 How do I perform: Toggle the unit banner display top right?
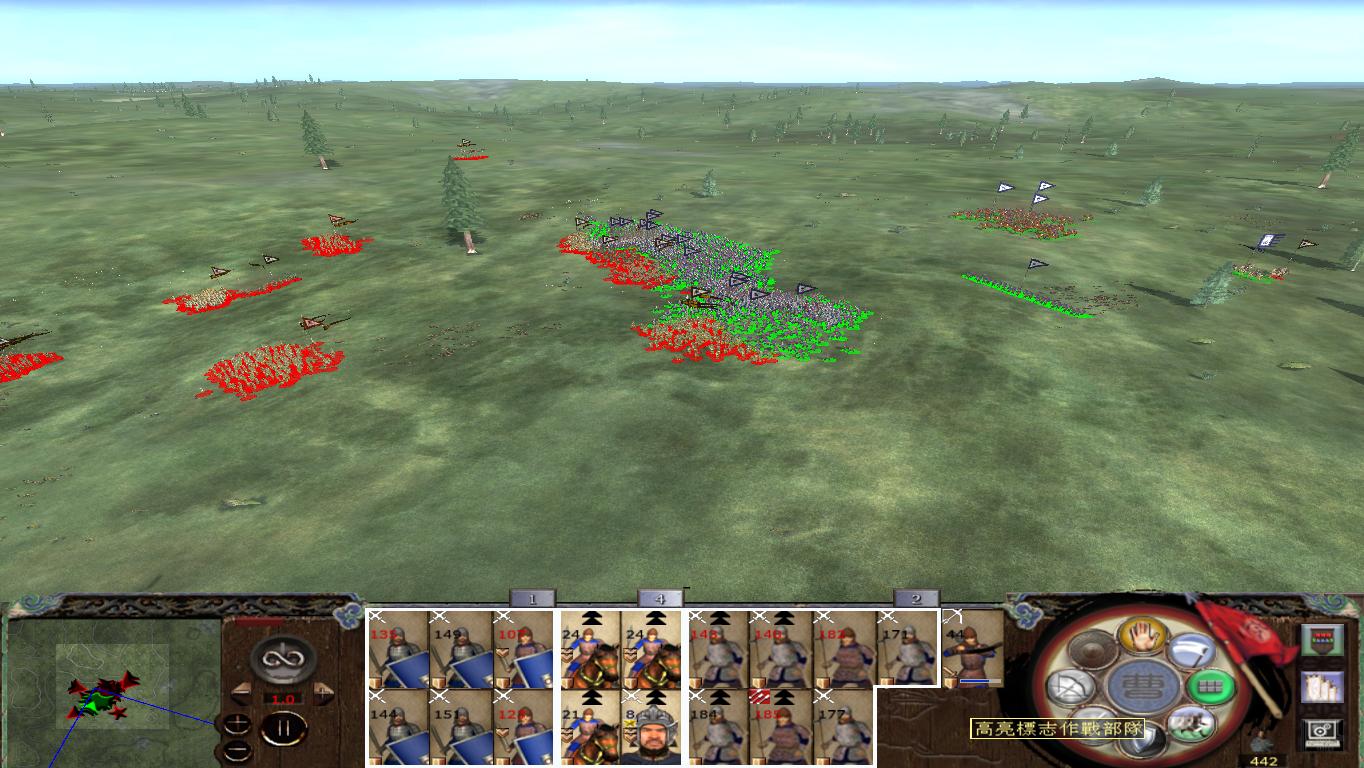pyautogui.click(x=1322, y=640)
